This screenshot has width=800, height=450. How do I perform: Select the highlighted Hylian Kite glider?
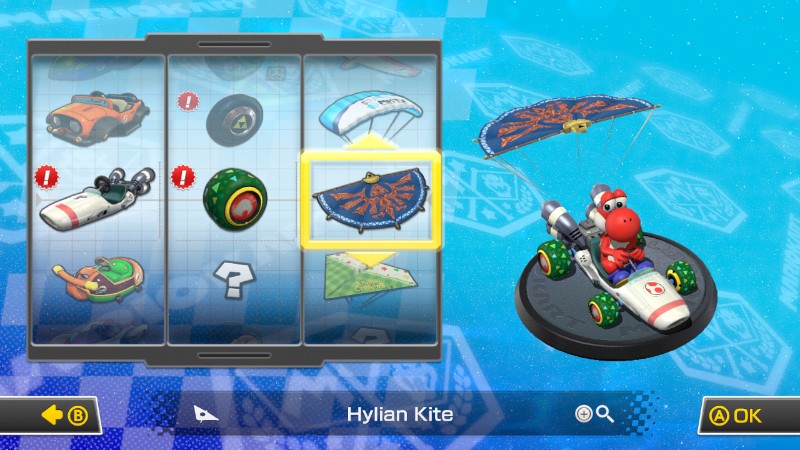369,197
